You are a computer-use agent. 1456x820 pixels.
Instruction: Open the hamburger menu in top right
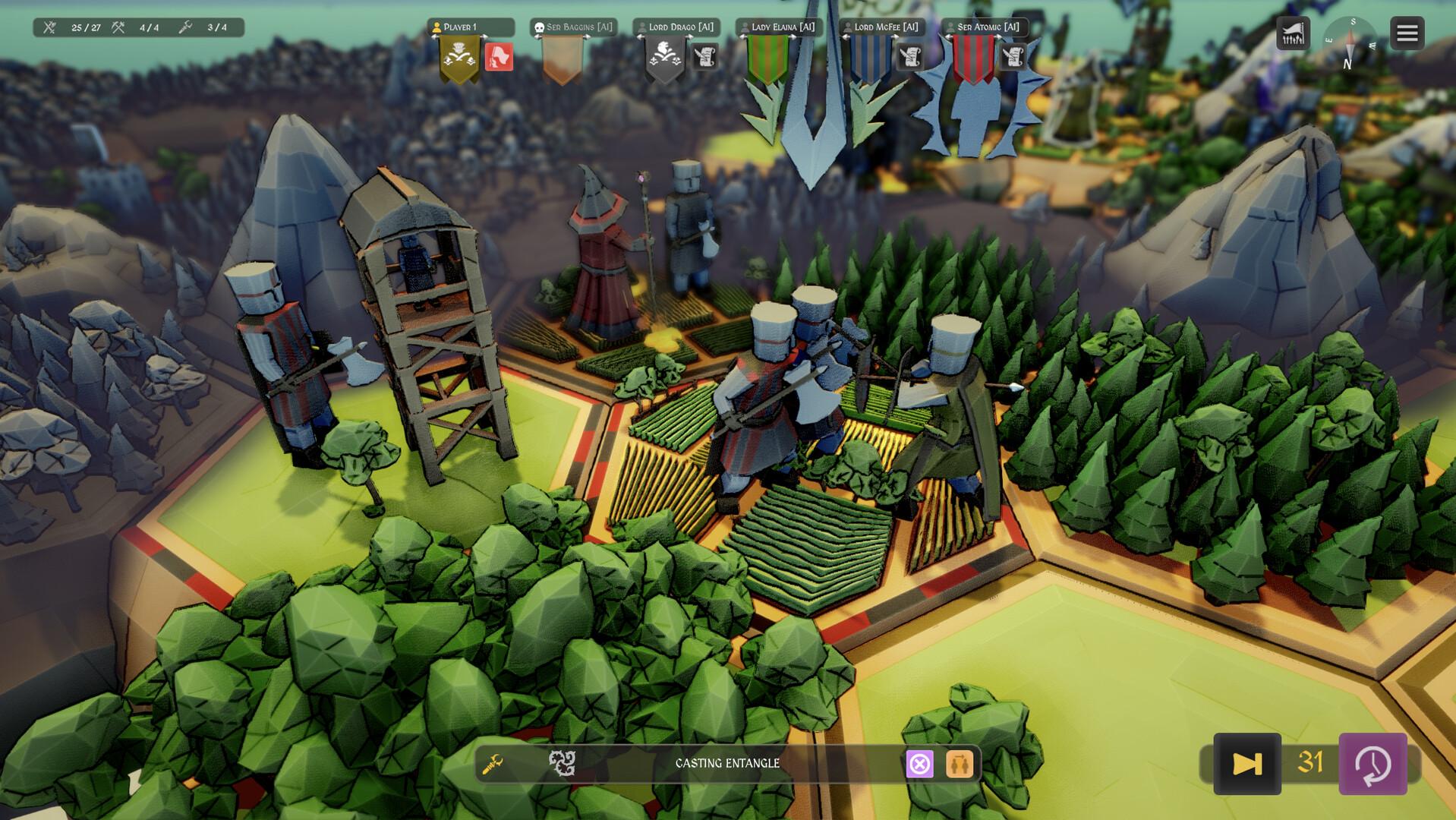click(x=1406, y=33)
